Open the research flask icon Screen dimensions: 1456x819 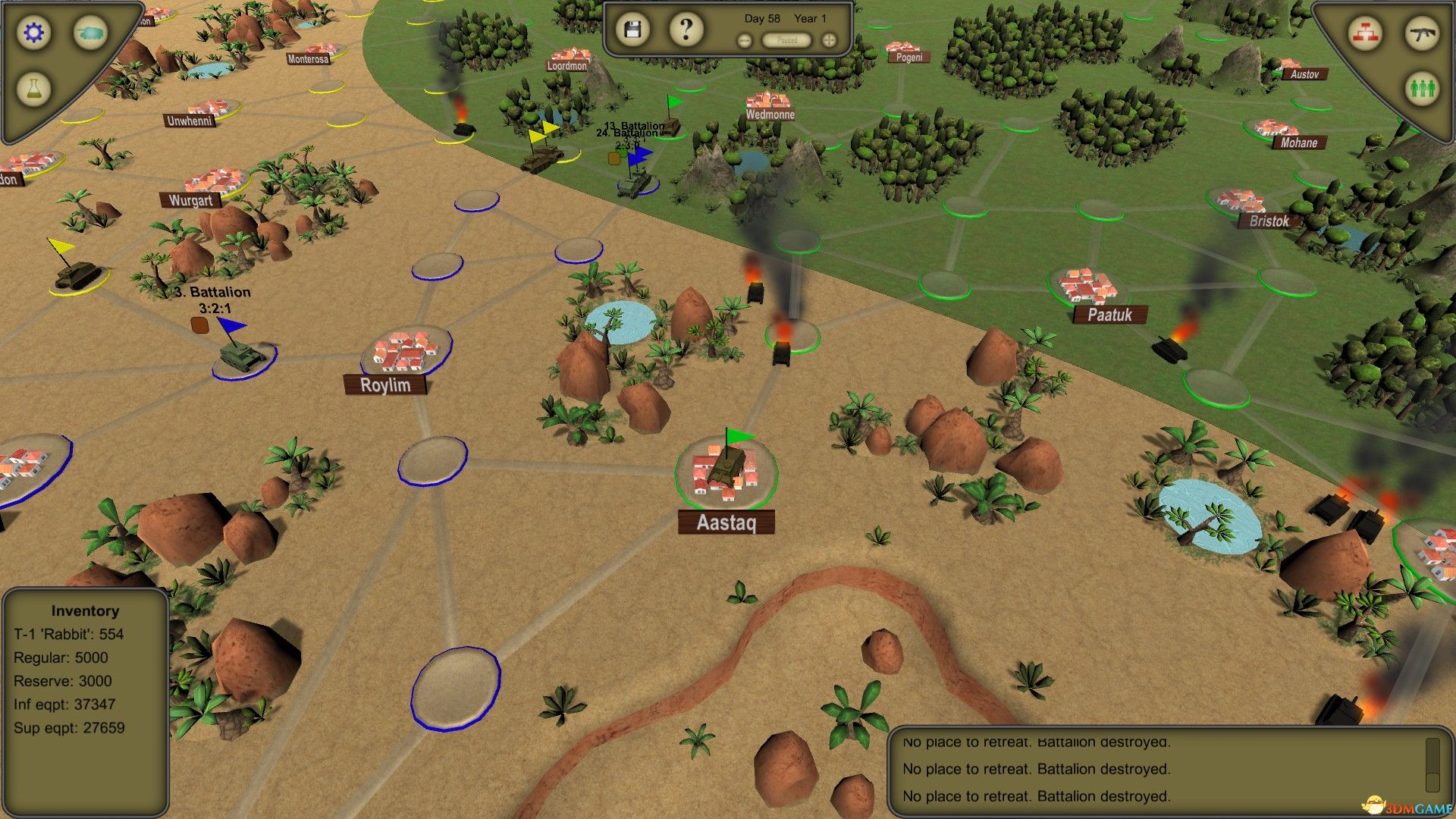coord(33,89)
